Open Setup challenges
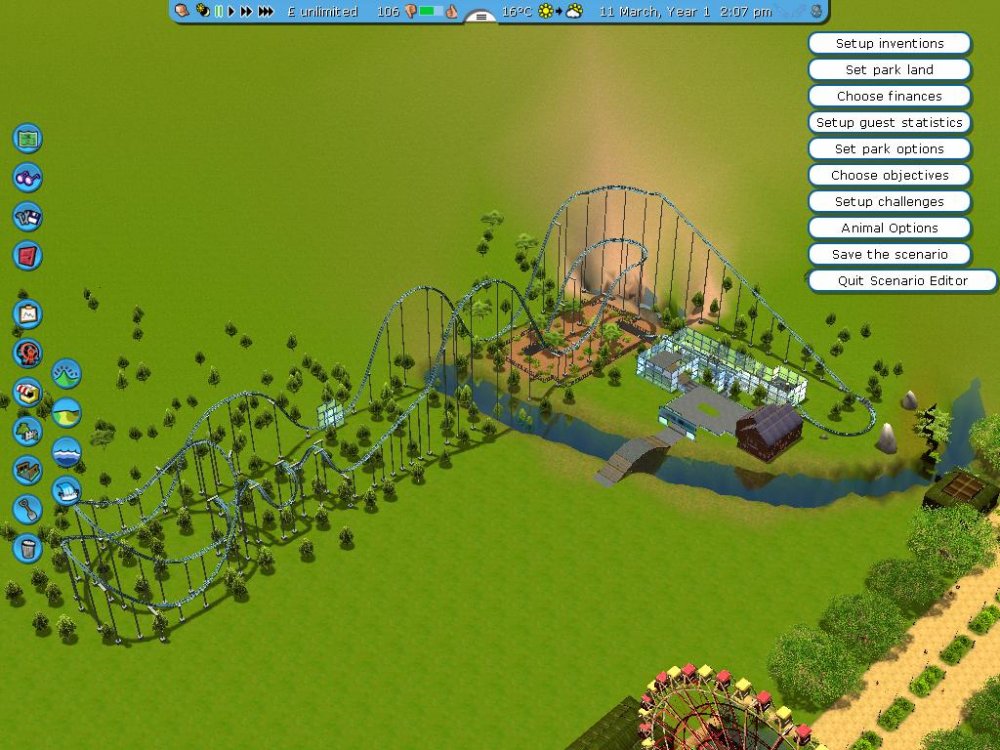Screen dimensions: 1000x750 (x=889, y=202)
